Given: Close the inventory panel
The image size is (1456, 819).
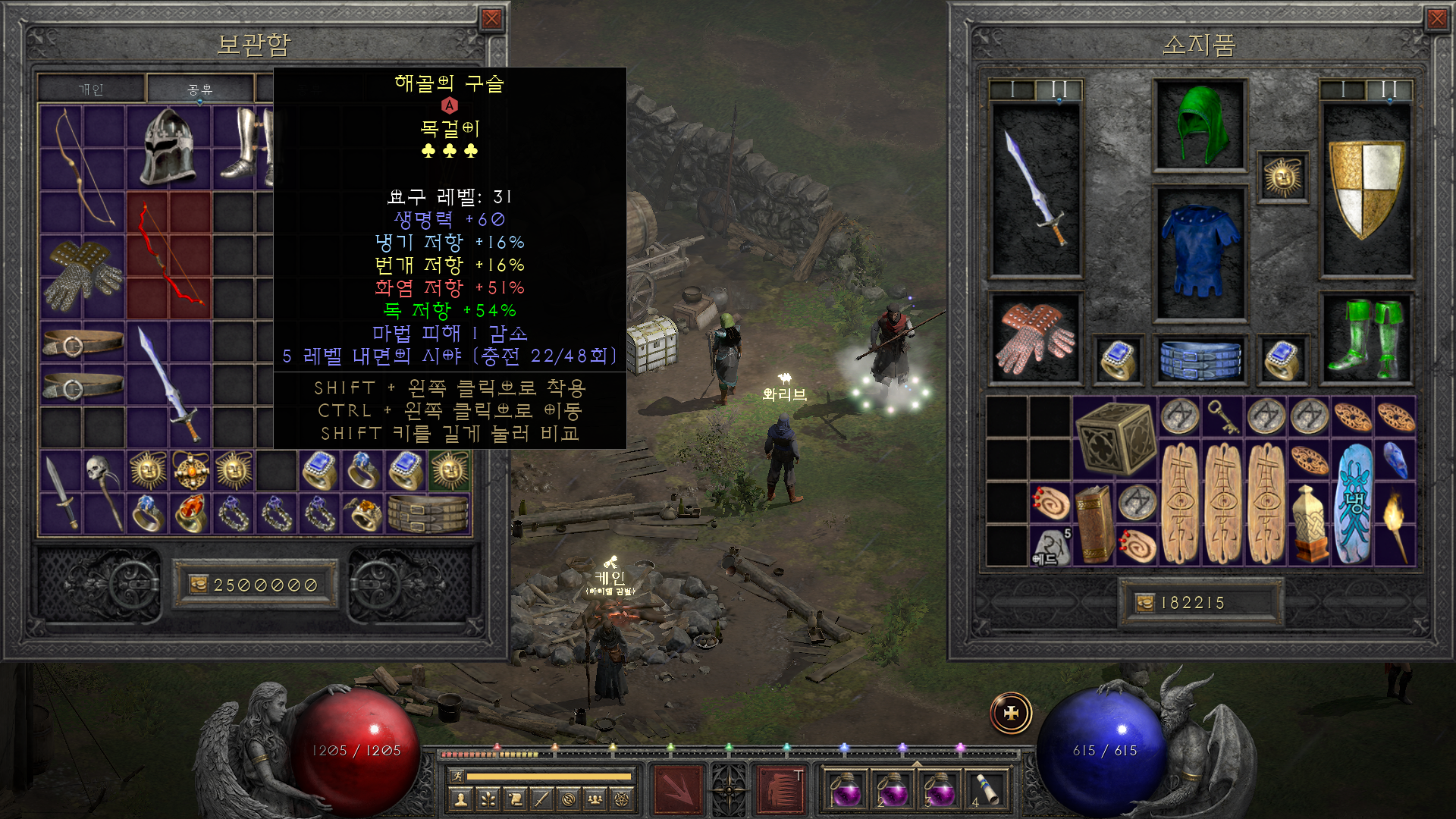Looking at the screenshot, I should pyautogui.click(x=1436, y=19).
